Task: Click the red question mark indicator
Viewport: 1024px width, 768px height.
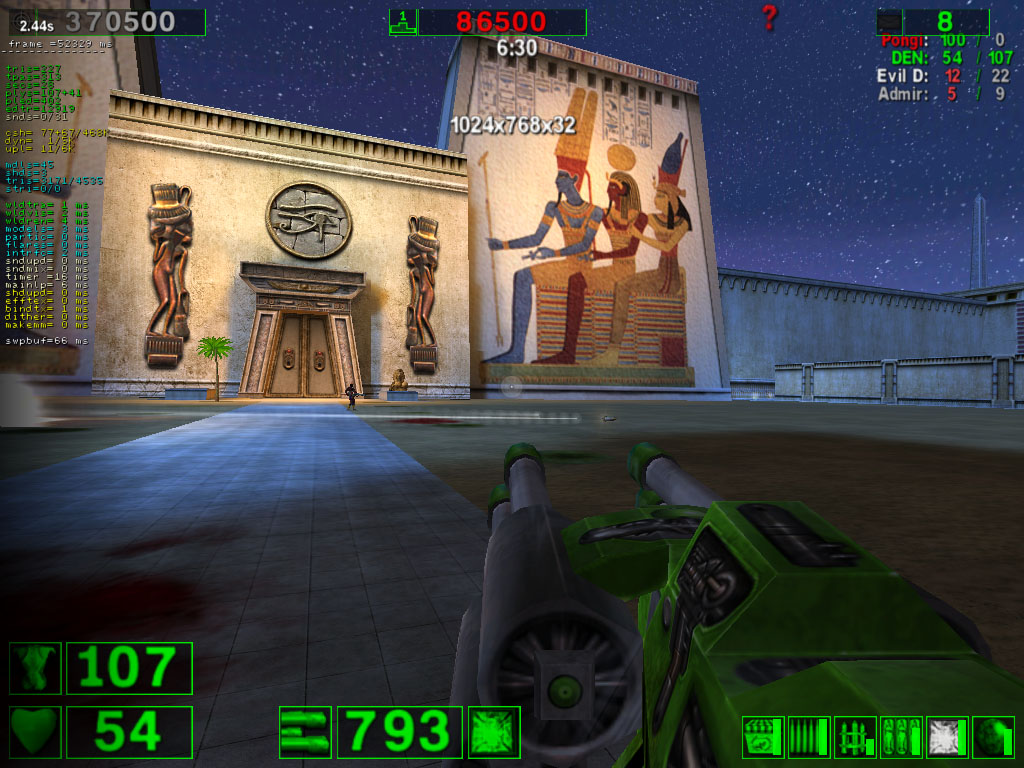Action: 768,17
